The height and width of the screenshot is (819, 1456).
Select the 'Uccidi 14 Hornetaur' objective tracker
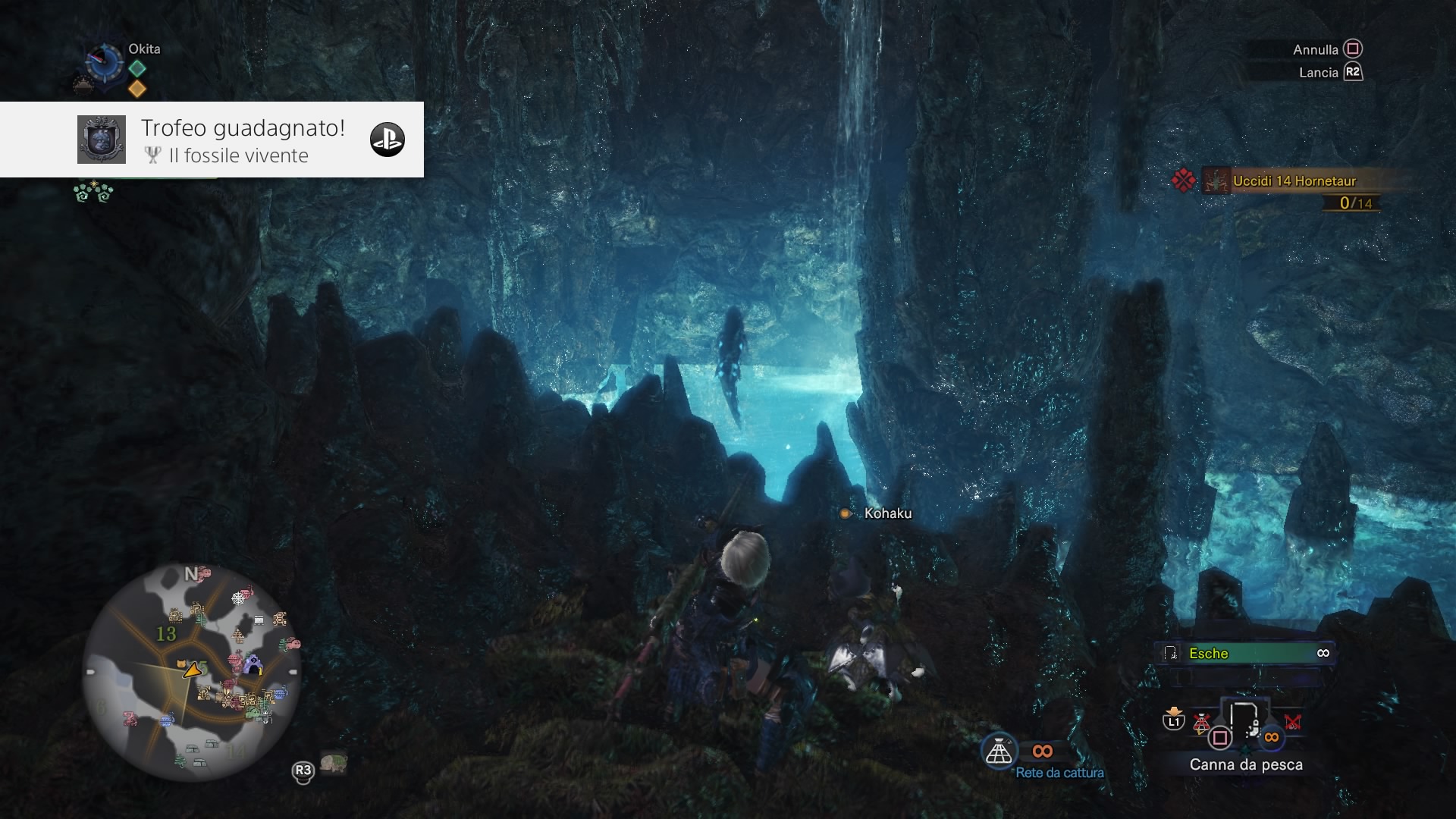[x=1294, y=181]
